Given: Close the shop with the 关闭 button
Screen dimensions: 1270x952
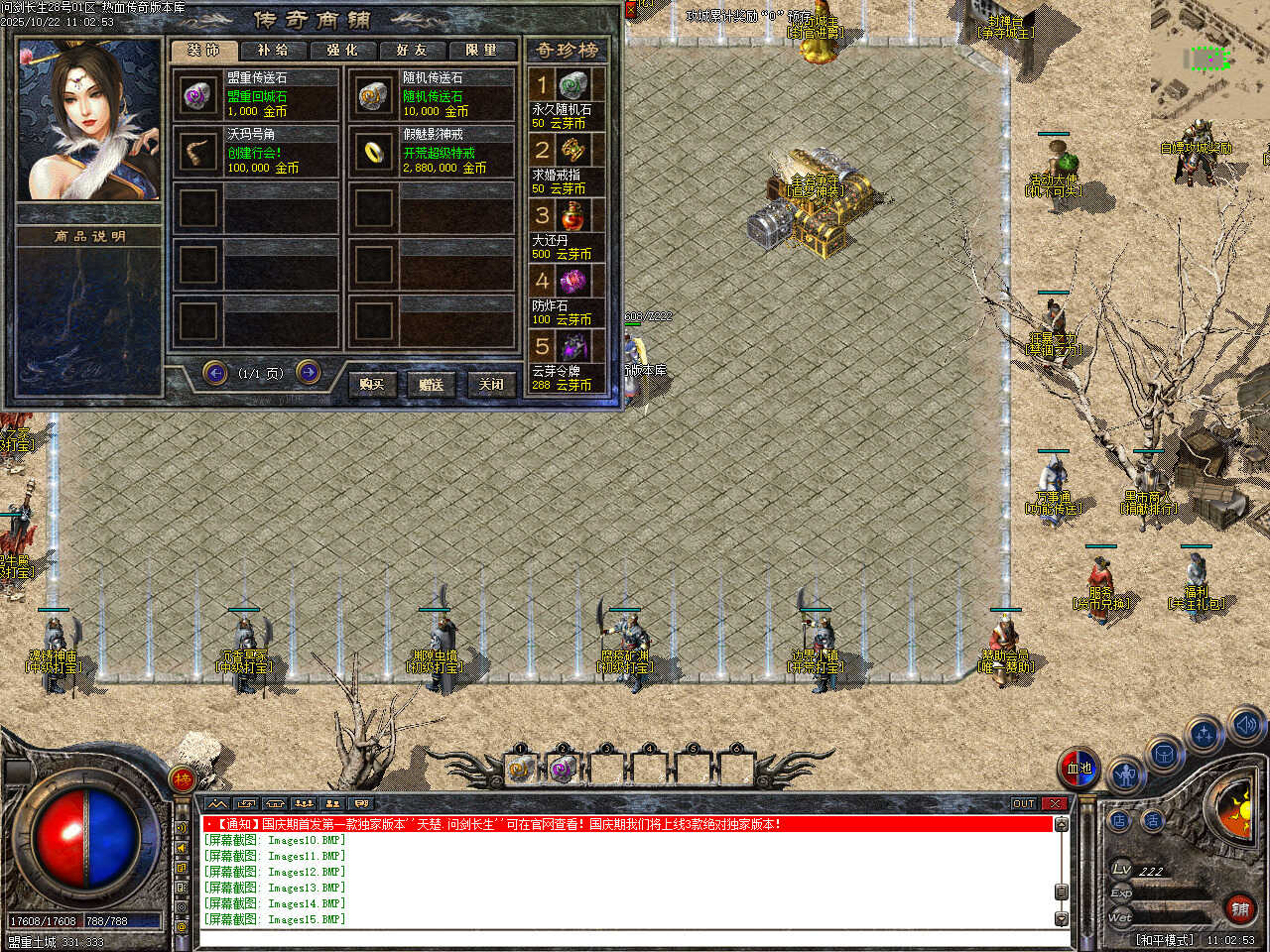Looking at the screenshot, I should coord(491,384).
